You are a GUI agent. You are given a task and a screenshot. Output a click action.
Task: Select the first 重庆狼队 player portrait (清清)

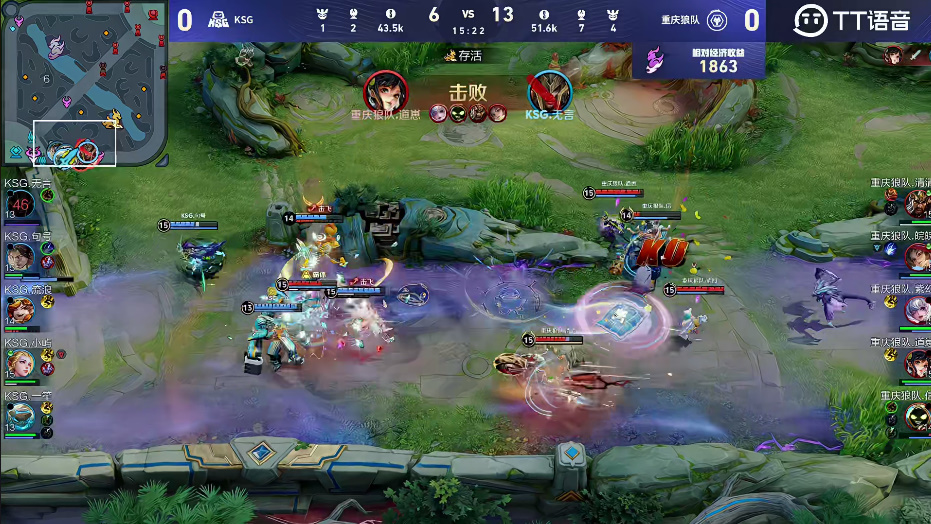coord(916,203)
